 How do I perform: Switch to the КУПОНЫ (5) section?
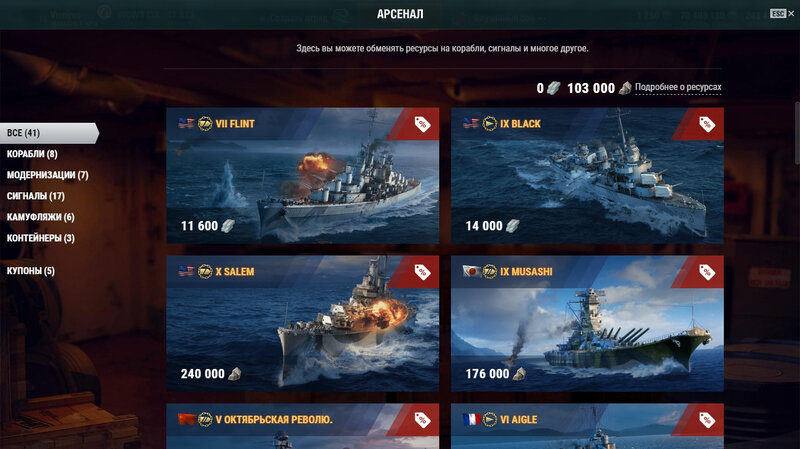click(31, 271)
